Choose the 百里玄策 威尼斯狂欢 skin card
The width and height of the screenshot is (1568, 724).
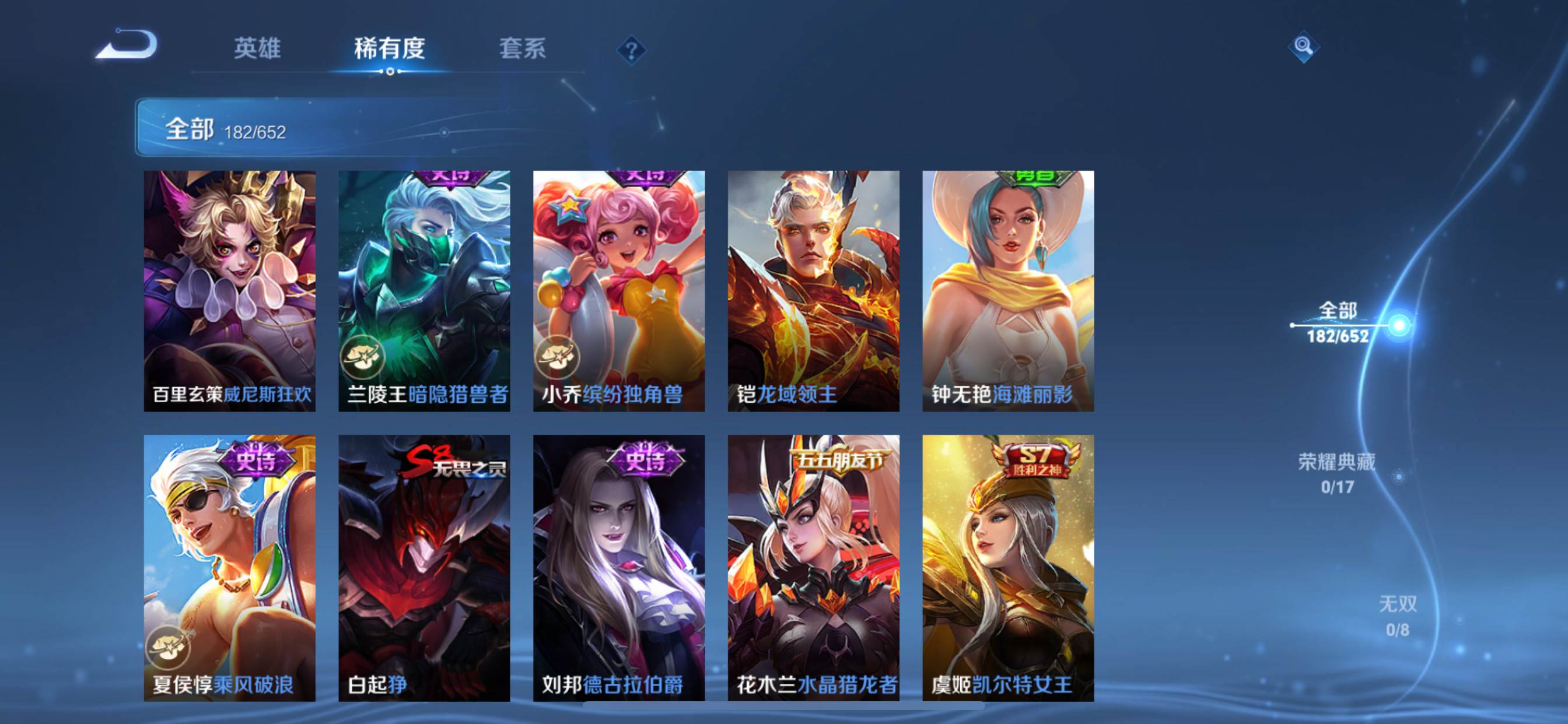(x=229, y=291)
